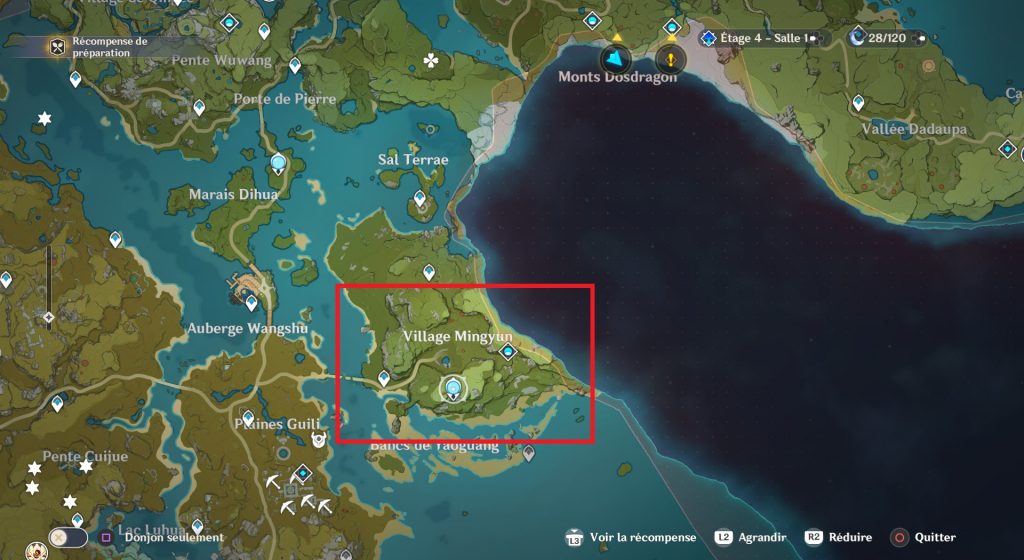Select the white marker beside Plaines Guili label

319,439
